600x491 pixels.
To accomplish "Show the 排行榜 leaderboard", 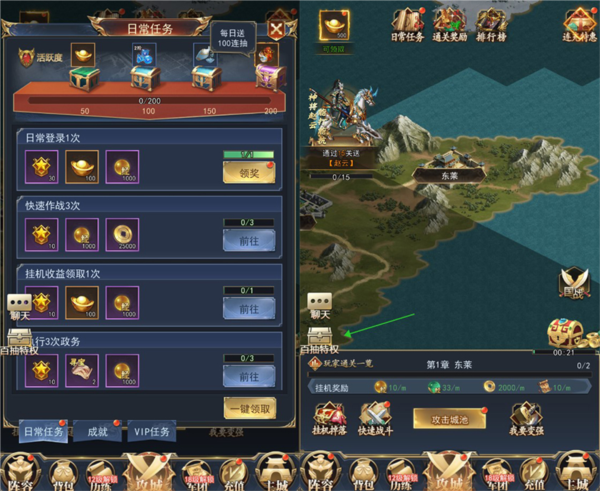I will (x=490, y=24).
